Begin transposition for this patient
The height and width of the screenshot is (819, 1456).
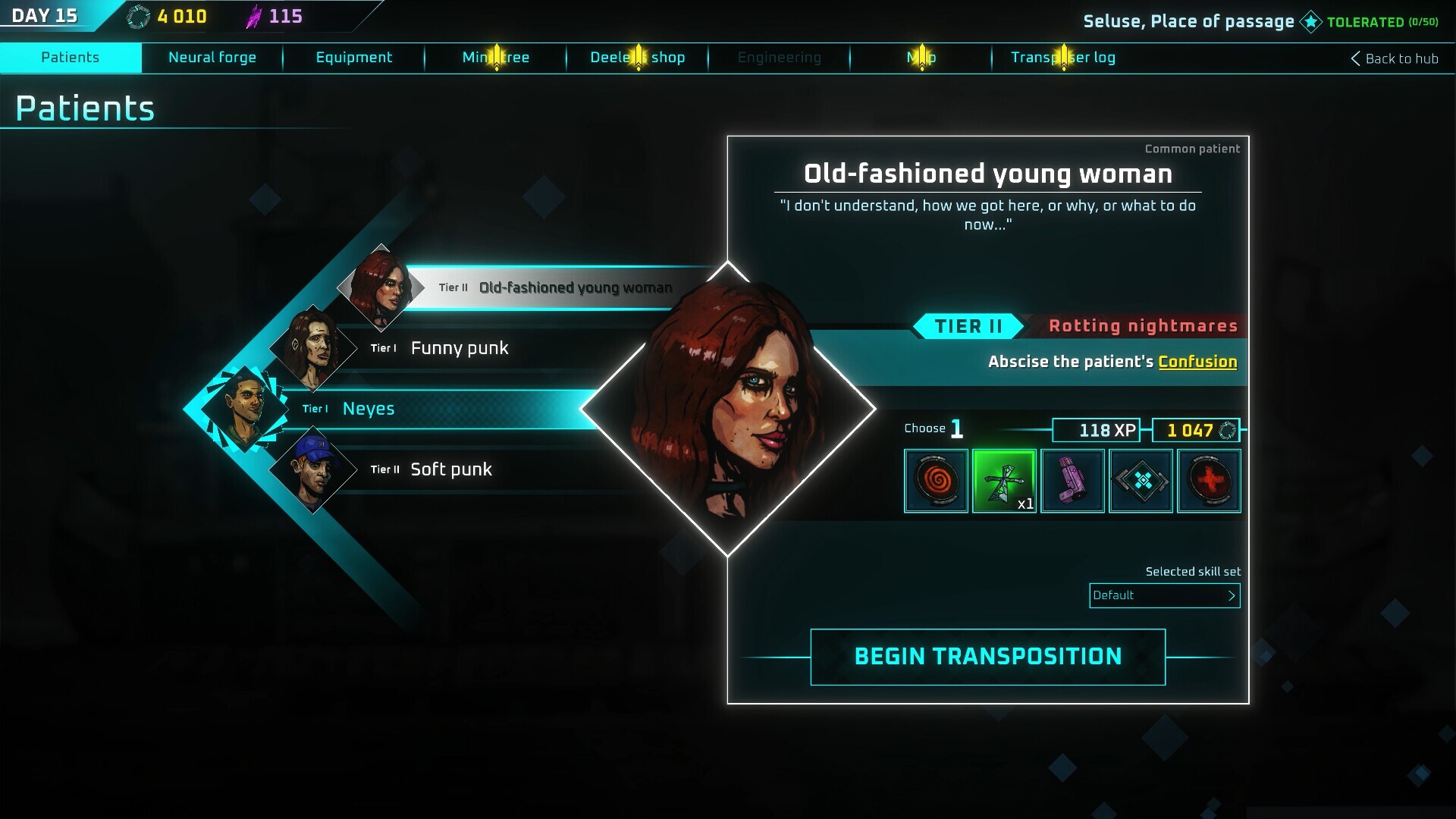click(987, 657)
